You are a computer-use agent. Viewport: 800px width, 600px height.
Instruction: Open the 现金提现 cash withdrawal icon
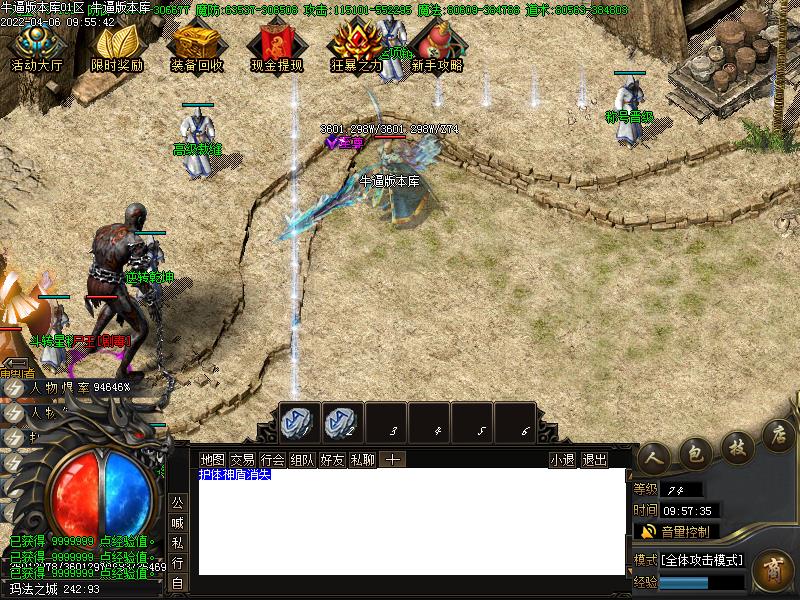pos(277,46)
